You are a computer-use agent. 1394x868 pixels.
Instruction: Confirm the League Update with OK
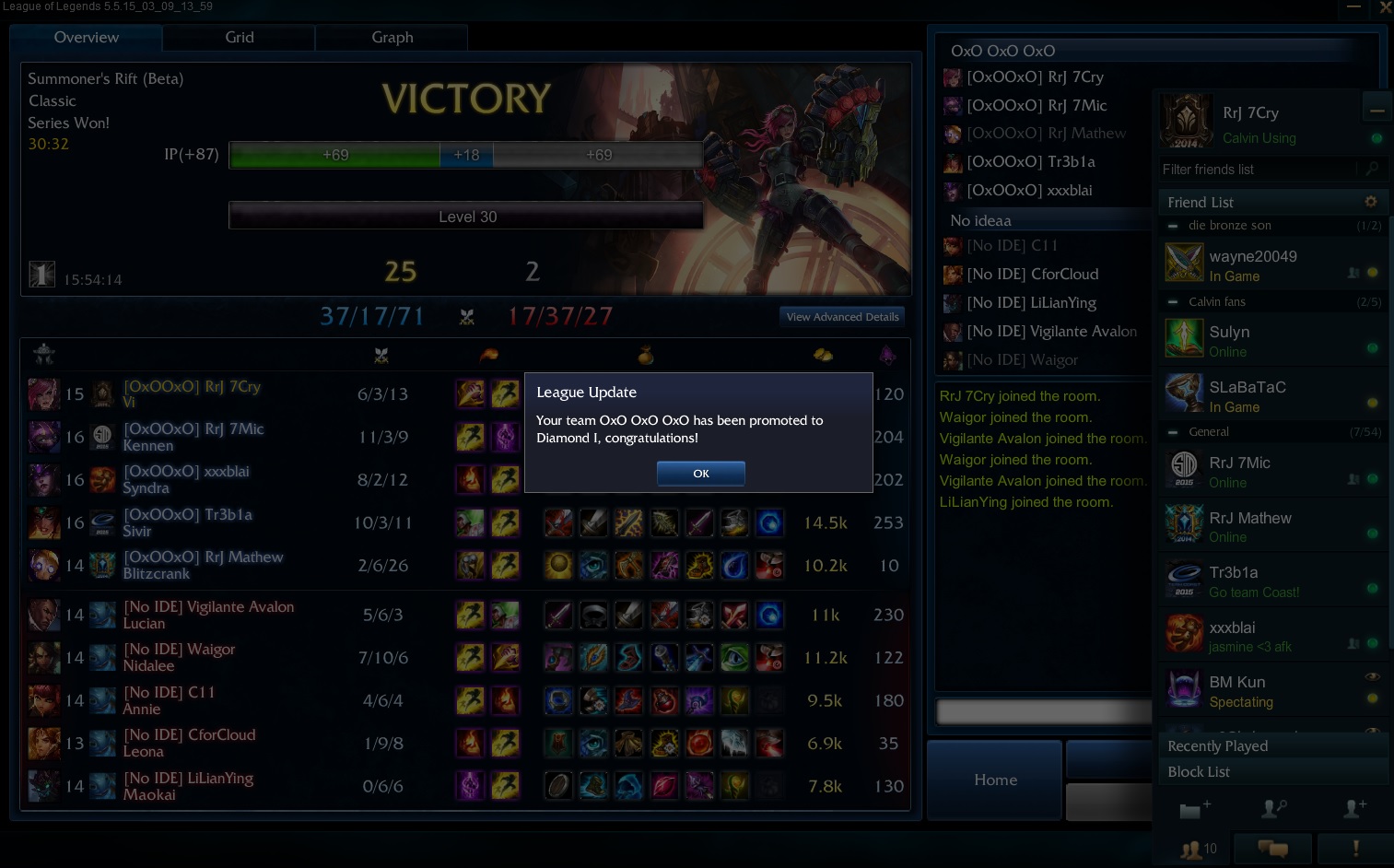700,474
